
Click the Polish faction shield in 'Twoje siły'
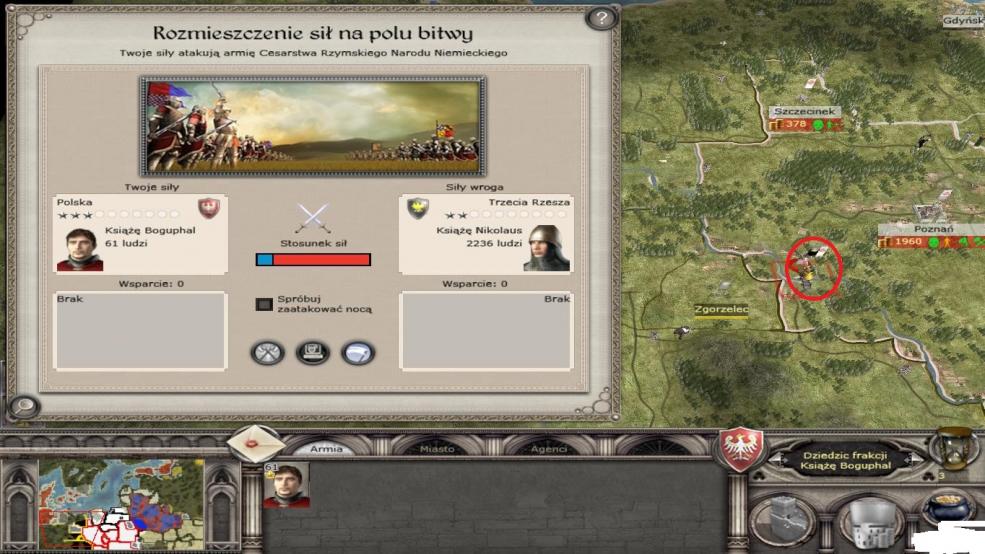point(209,208)
